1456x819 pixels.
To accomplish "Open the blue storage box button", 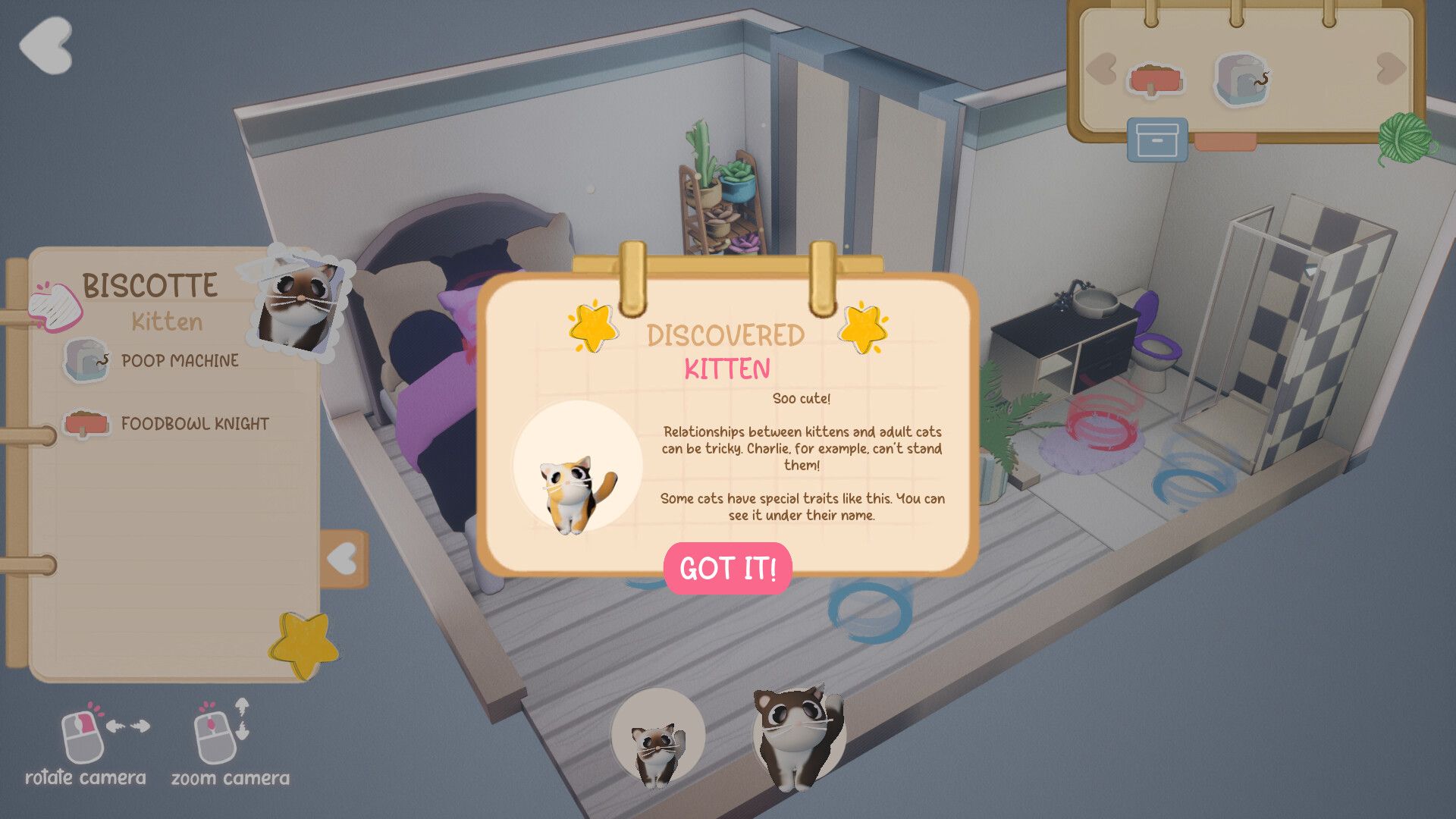I will [x=1156, y=140].
